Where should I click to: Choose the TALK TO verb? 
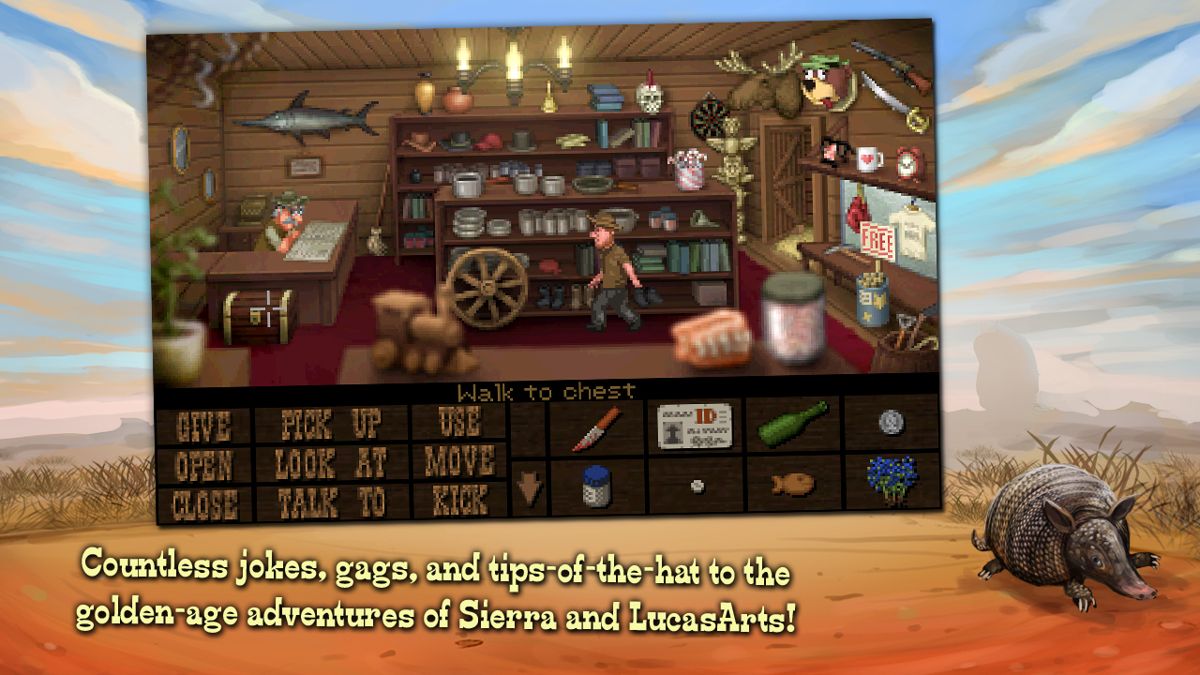tap(332, 502)
